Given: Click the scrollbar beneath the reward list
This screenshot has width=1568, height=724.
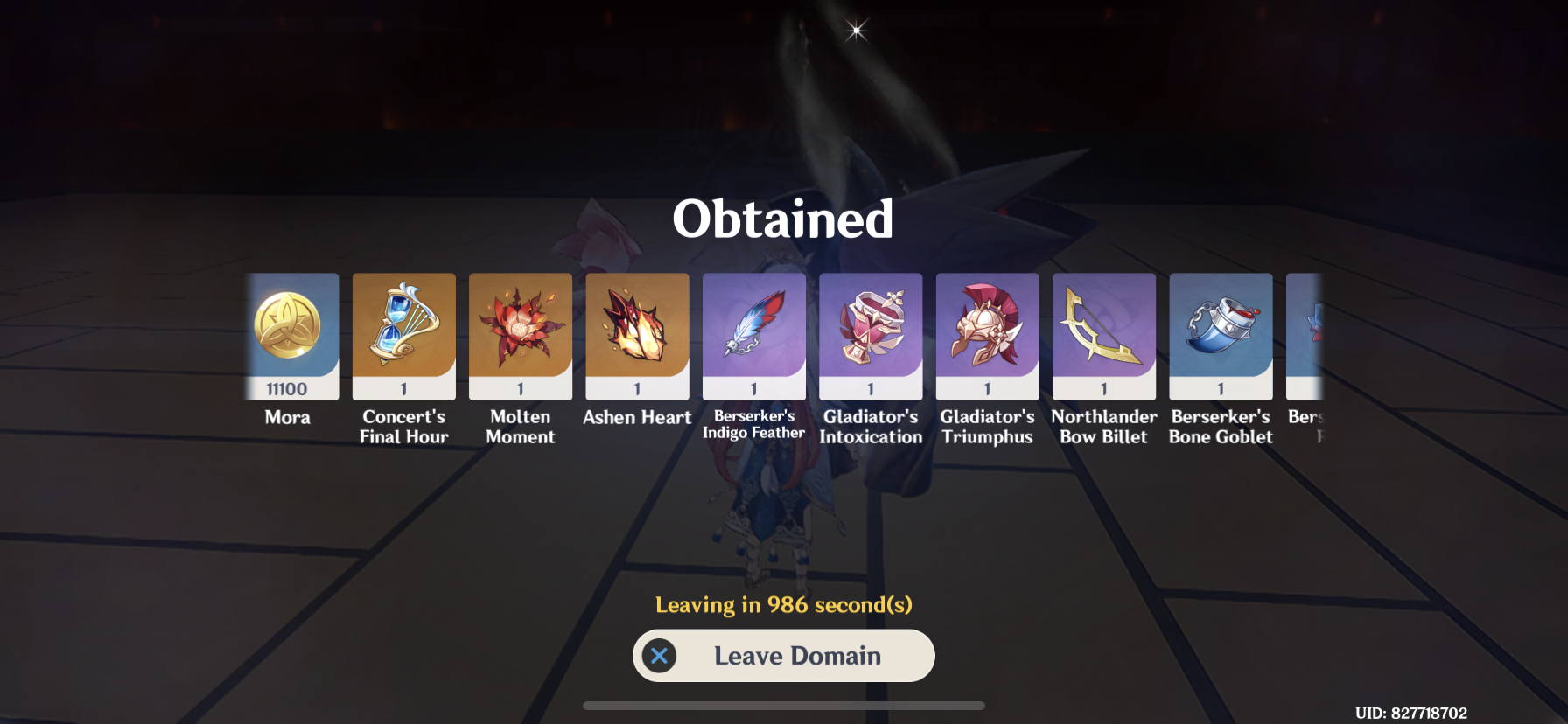Looking at the screenshot, I should click(x=783, y=703).
